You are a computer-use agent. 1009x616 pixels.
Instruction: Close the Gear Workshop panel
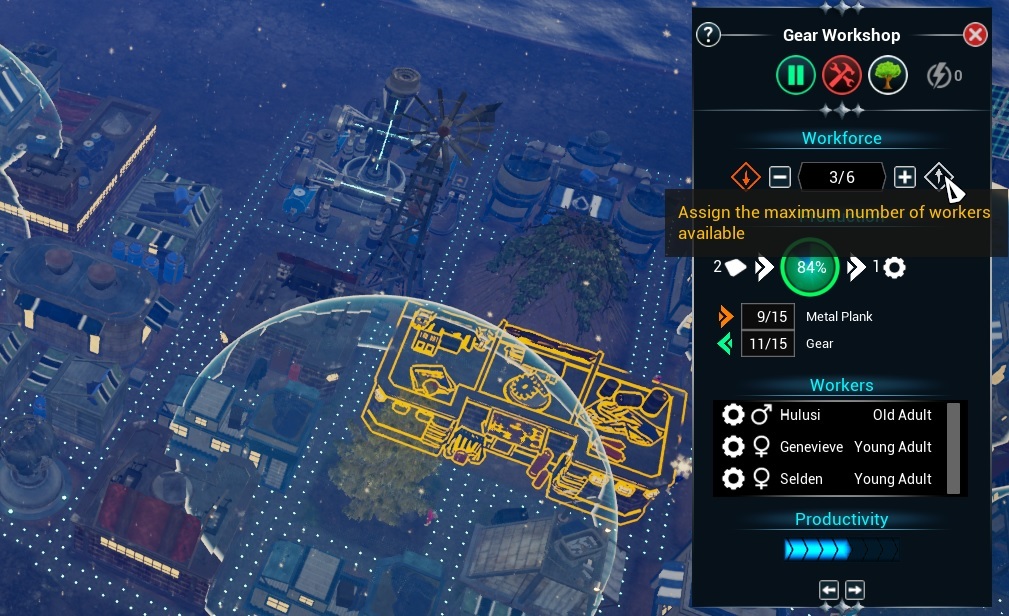975,35
